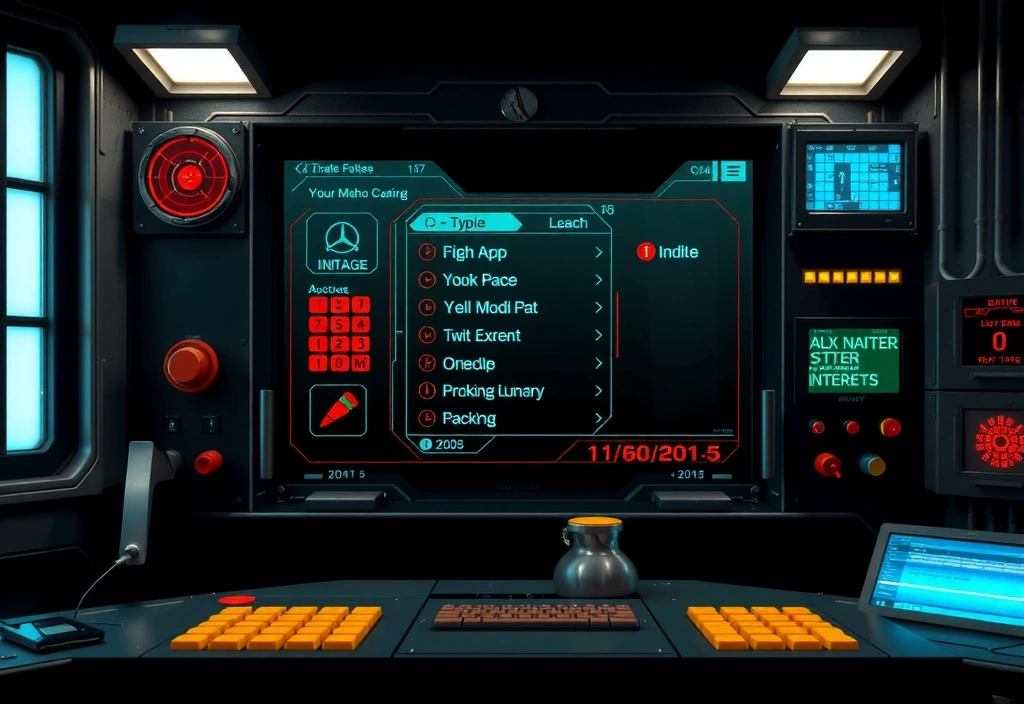Screen dimensions: 1024x704
Task: Tap the 5 key on the red keypad
Action: coord(340,324)
